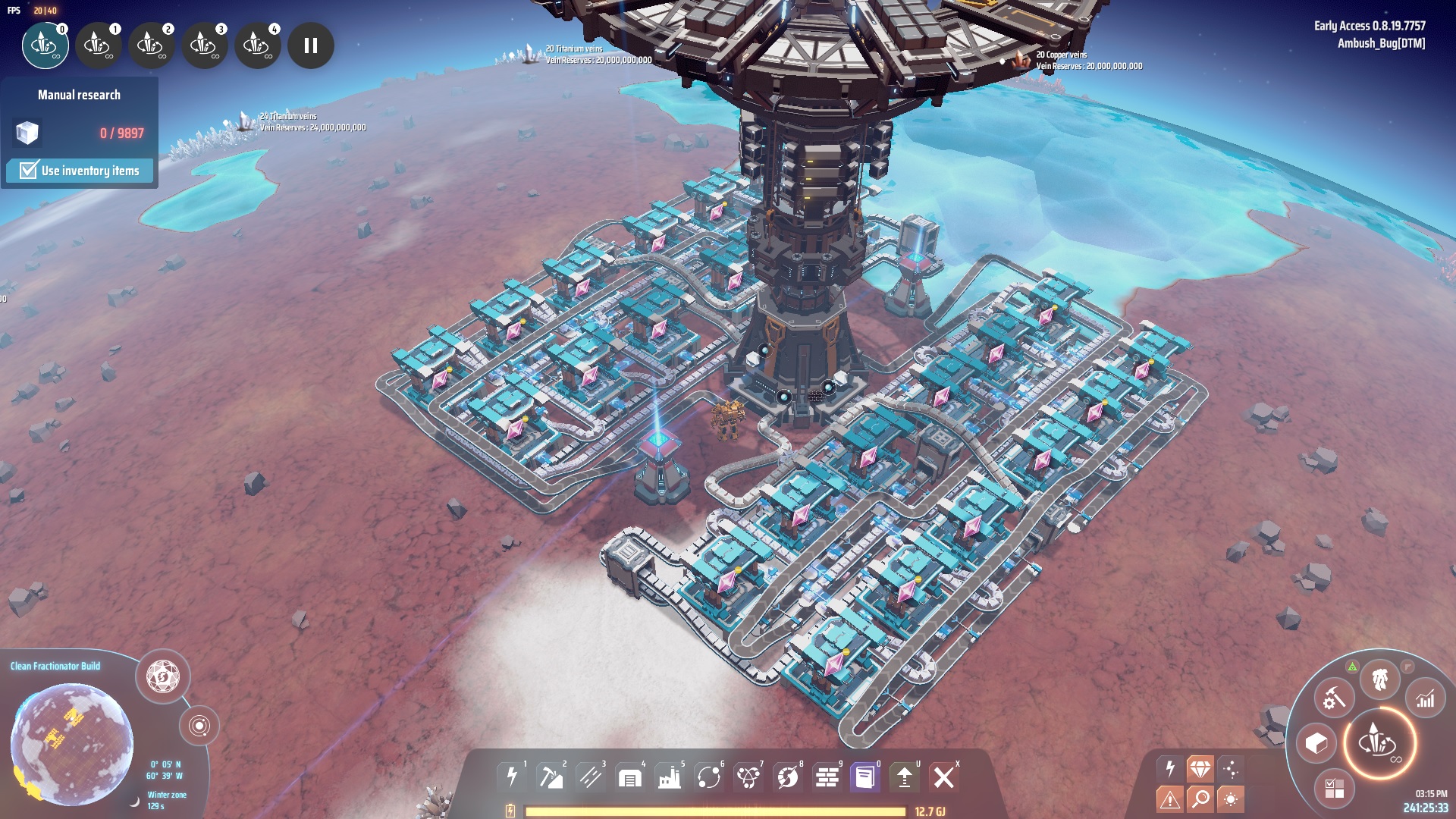The height and width of the screenshot is (819, 1456).
Task: Open the logistics orbit build category
Action: 709,777
